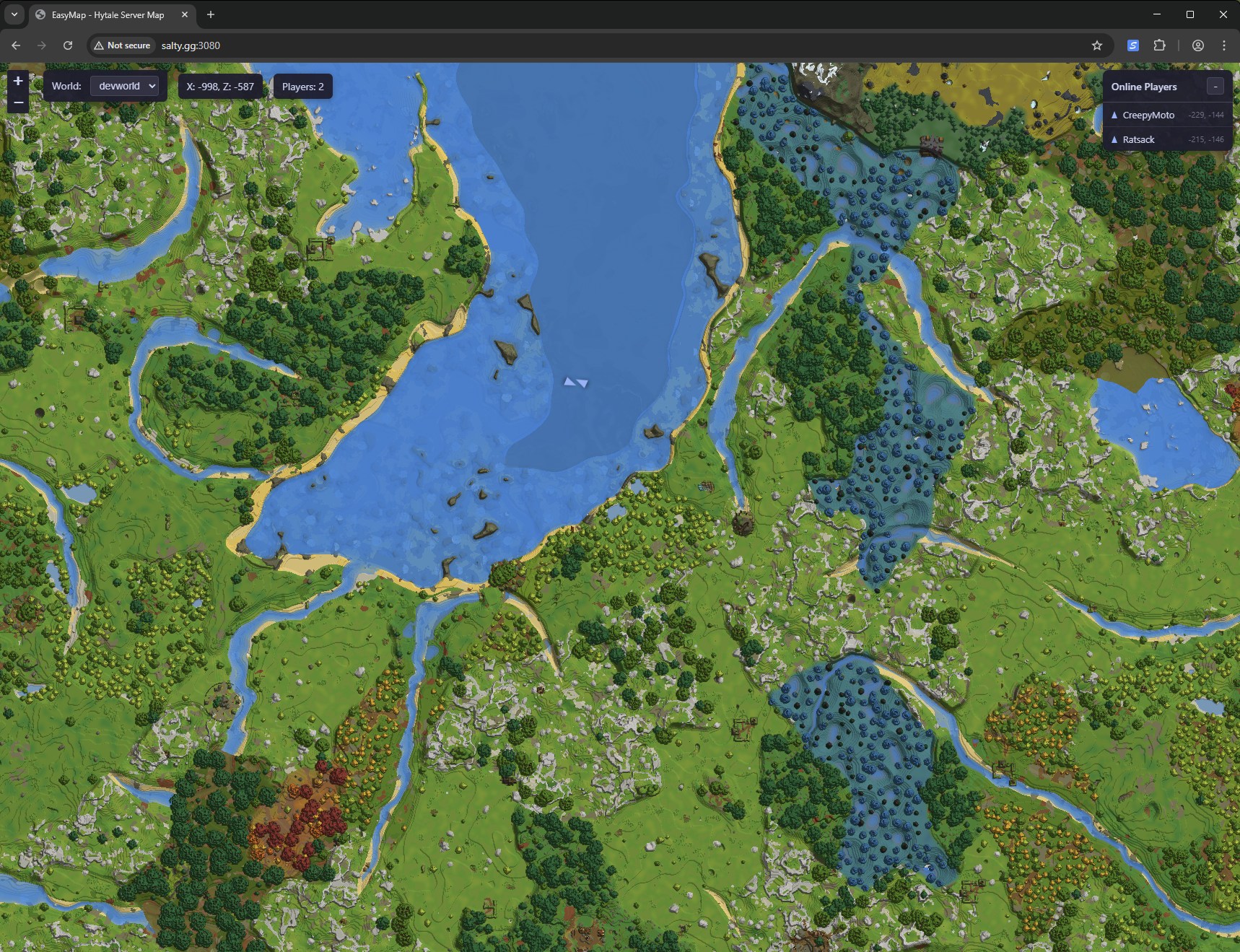
Task: Bookmark this page with the star icon
Action: (x=1097, y=45)
